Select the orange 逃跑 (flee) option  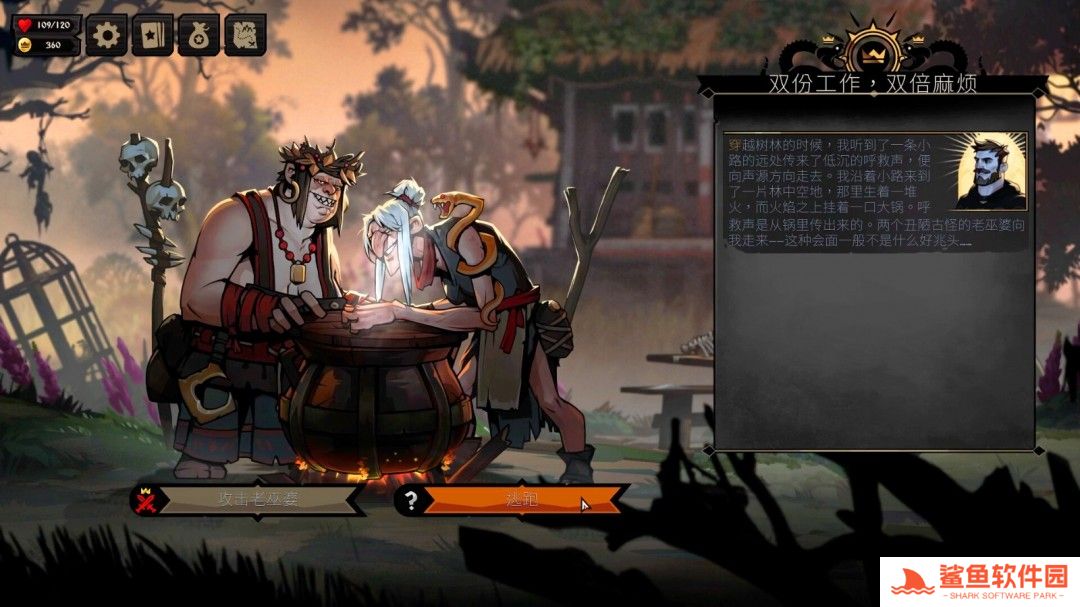pyautogui.click(x=521, y=499)
